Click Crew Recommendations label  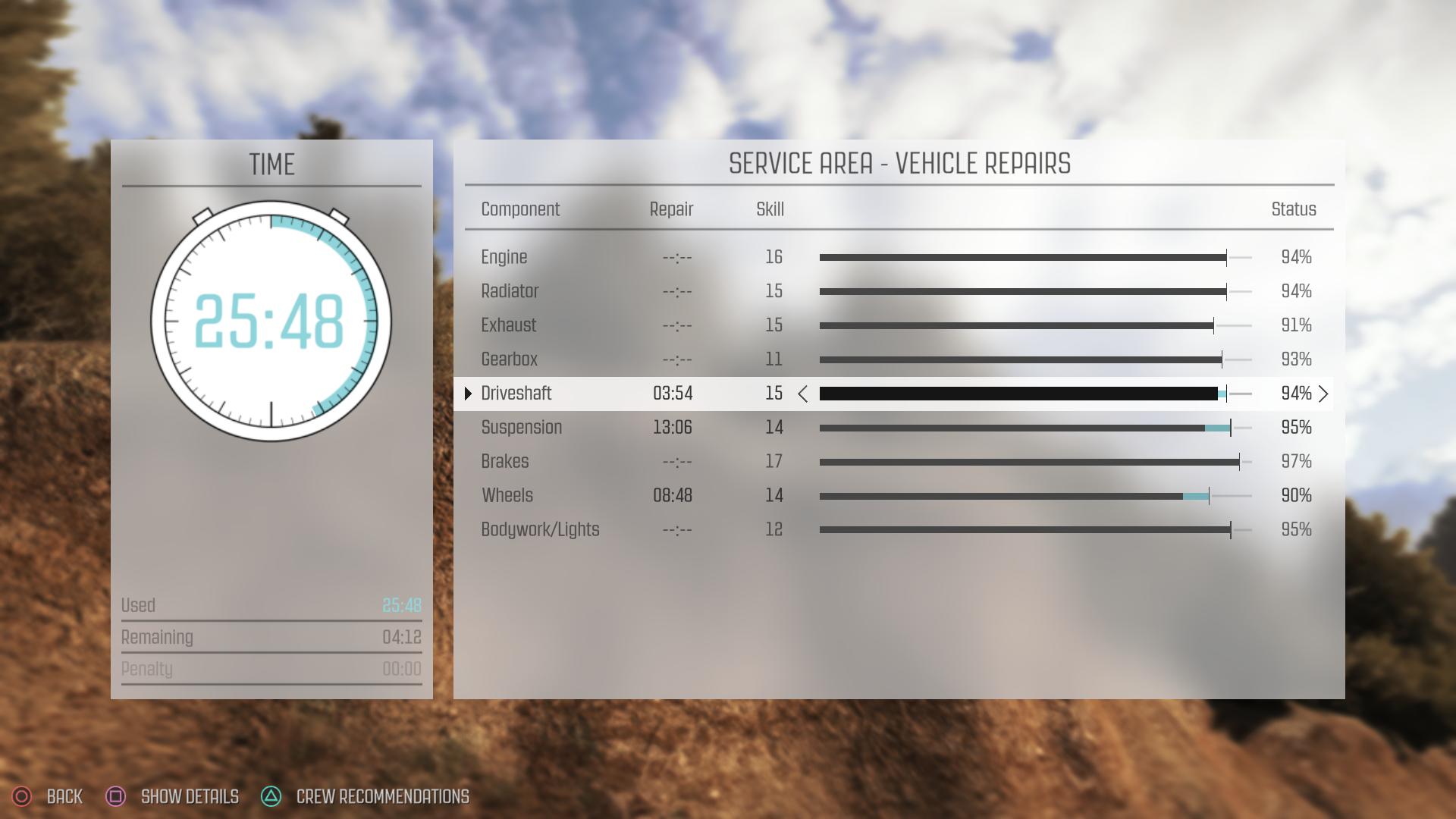(x=382, y=796)
